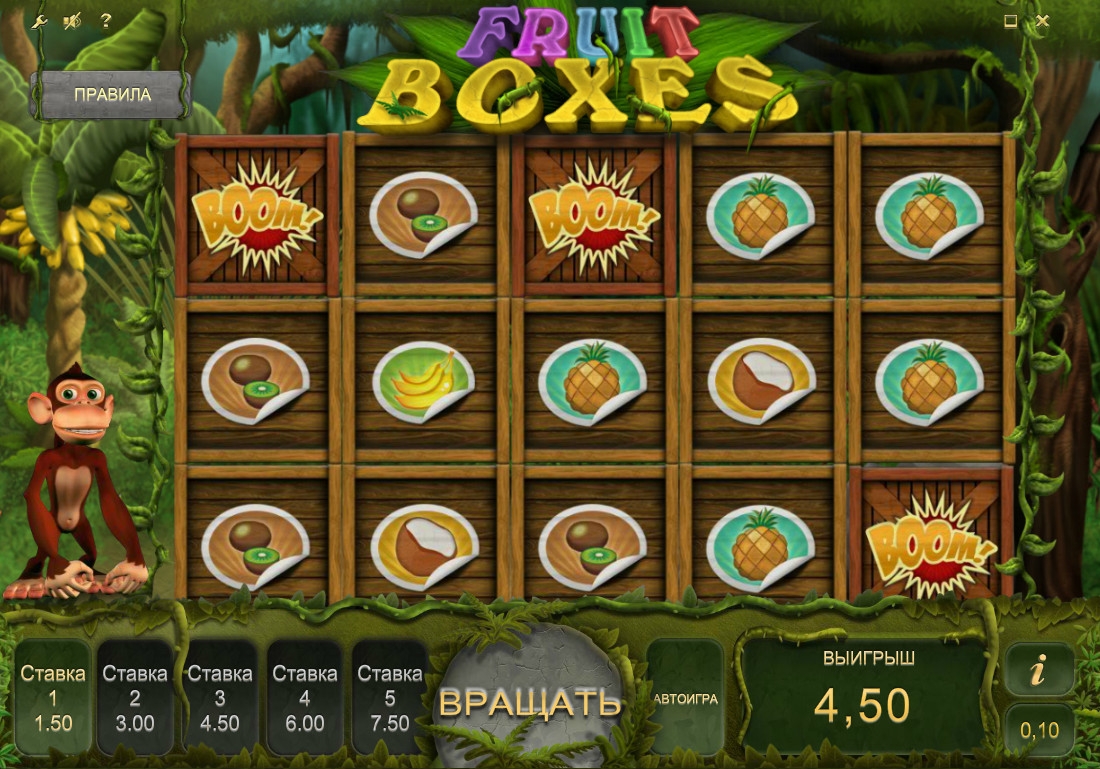This screenshot has height=769, width=1100.
Task: Select bet Ставка 1 at 1.50
Action: pos(53,698)
